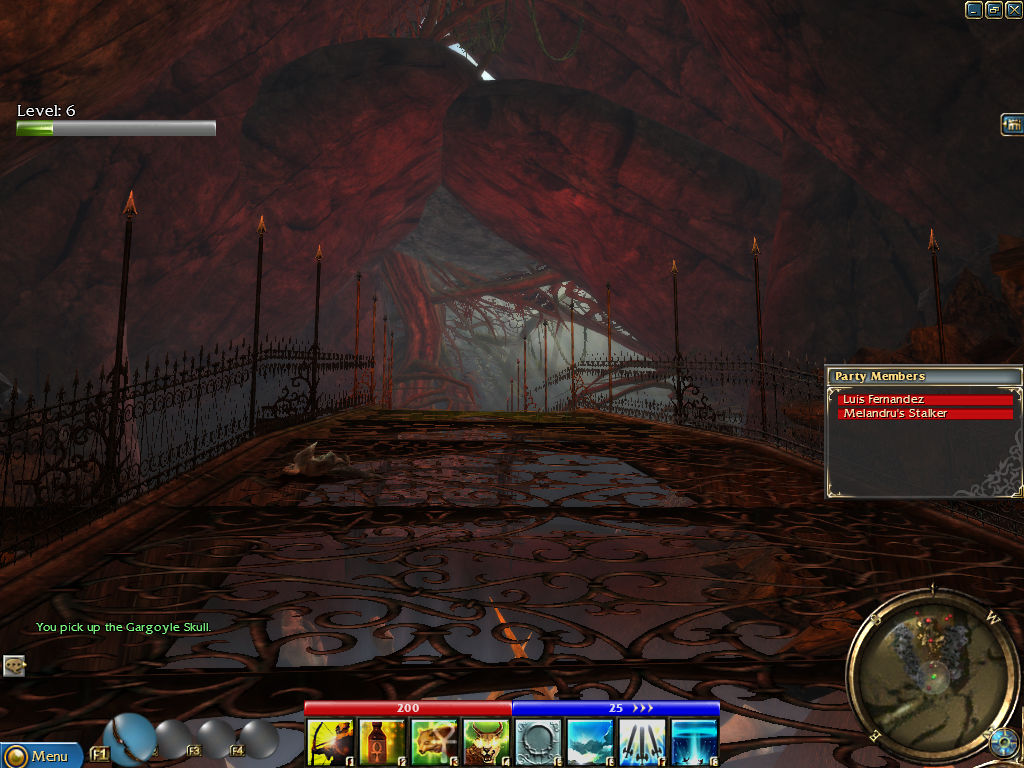Cast the blue light beam skill
The width and height of the screenshot is (1024, 768).
point(694,742)
